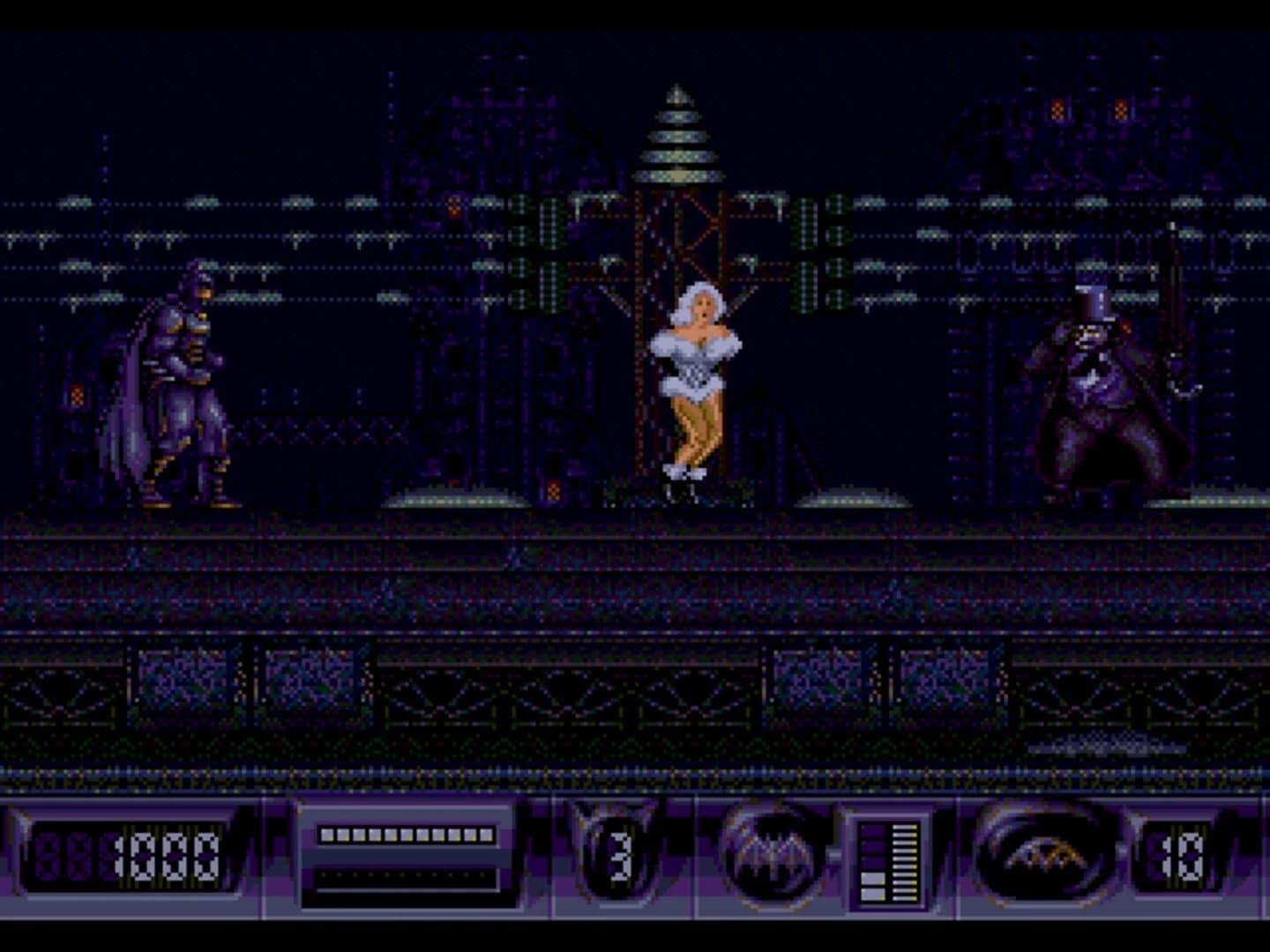Switch to the bat emblem panel in the HUD
This screenshot has width=1270, height=952.
pos(774,853)
